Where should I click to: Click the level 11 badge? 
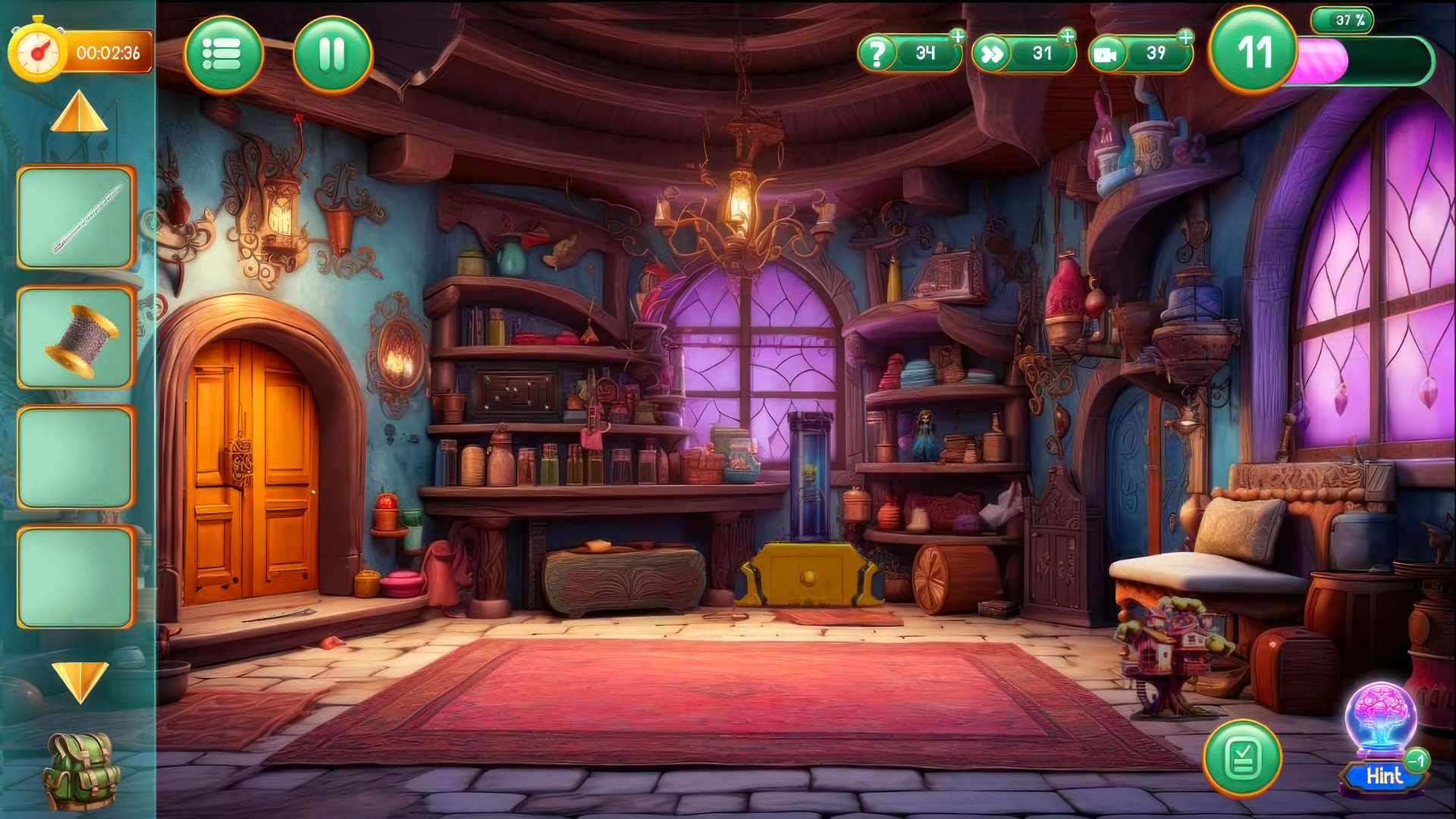pos(1254,52)
